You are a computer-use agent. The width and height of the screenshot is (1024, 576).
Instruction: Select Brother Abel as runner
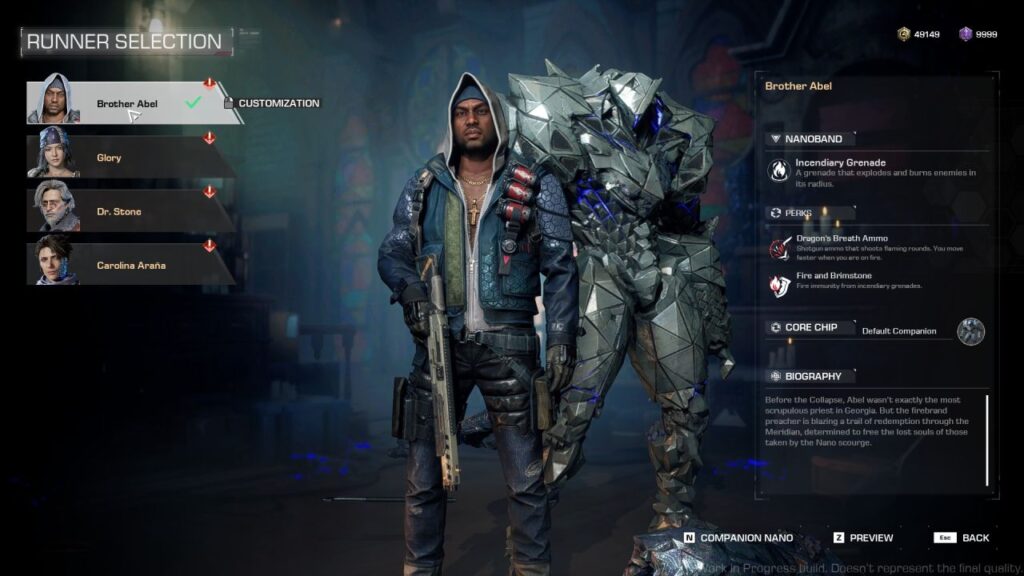click(x=125, y=103)
